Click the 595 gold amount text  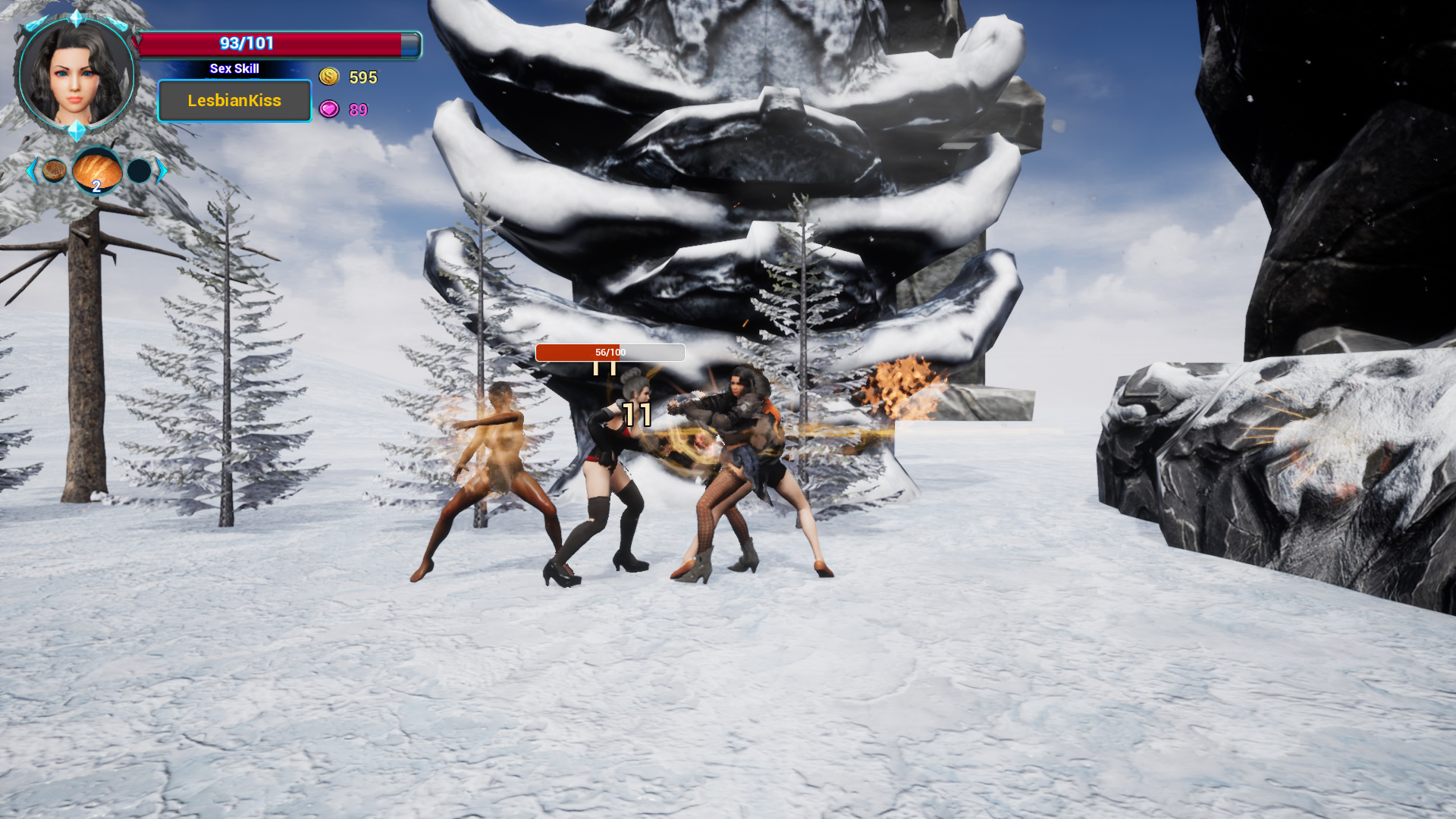(x=362, y=77)
